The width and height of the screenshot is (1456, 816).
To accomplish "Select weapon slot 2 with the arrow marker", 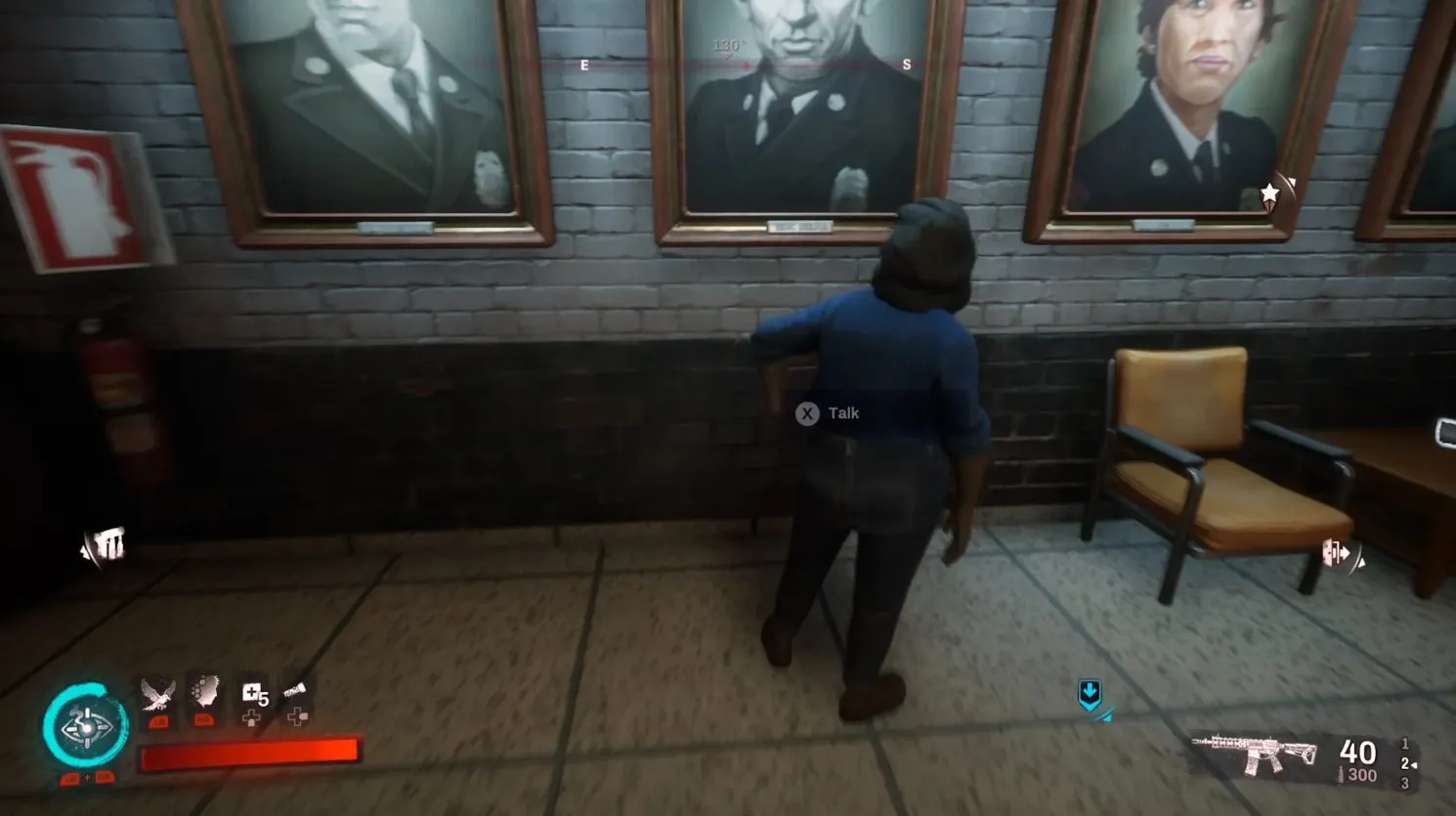I will (1405, 765).
